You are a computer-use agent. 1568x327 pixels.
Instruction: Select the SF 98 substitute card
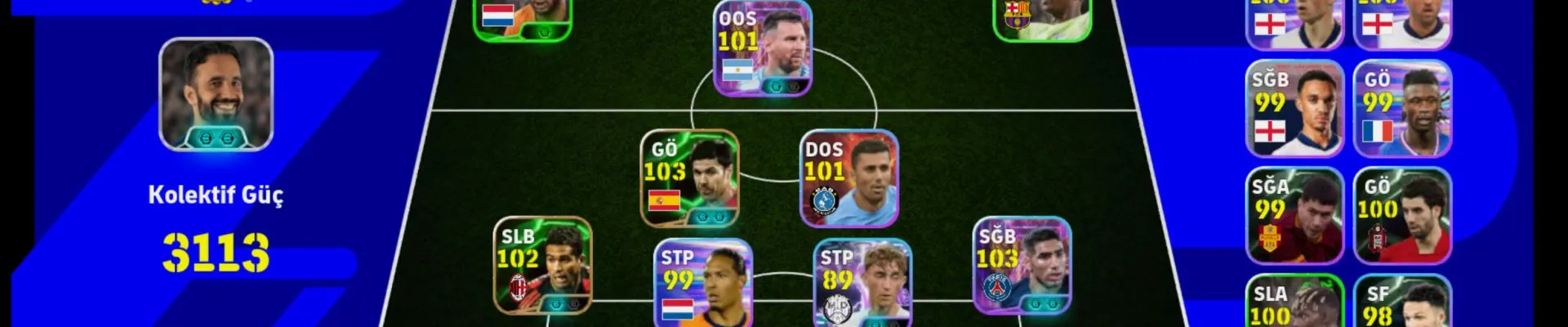point(1402,304)
